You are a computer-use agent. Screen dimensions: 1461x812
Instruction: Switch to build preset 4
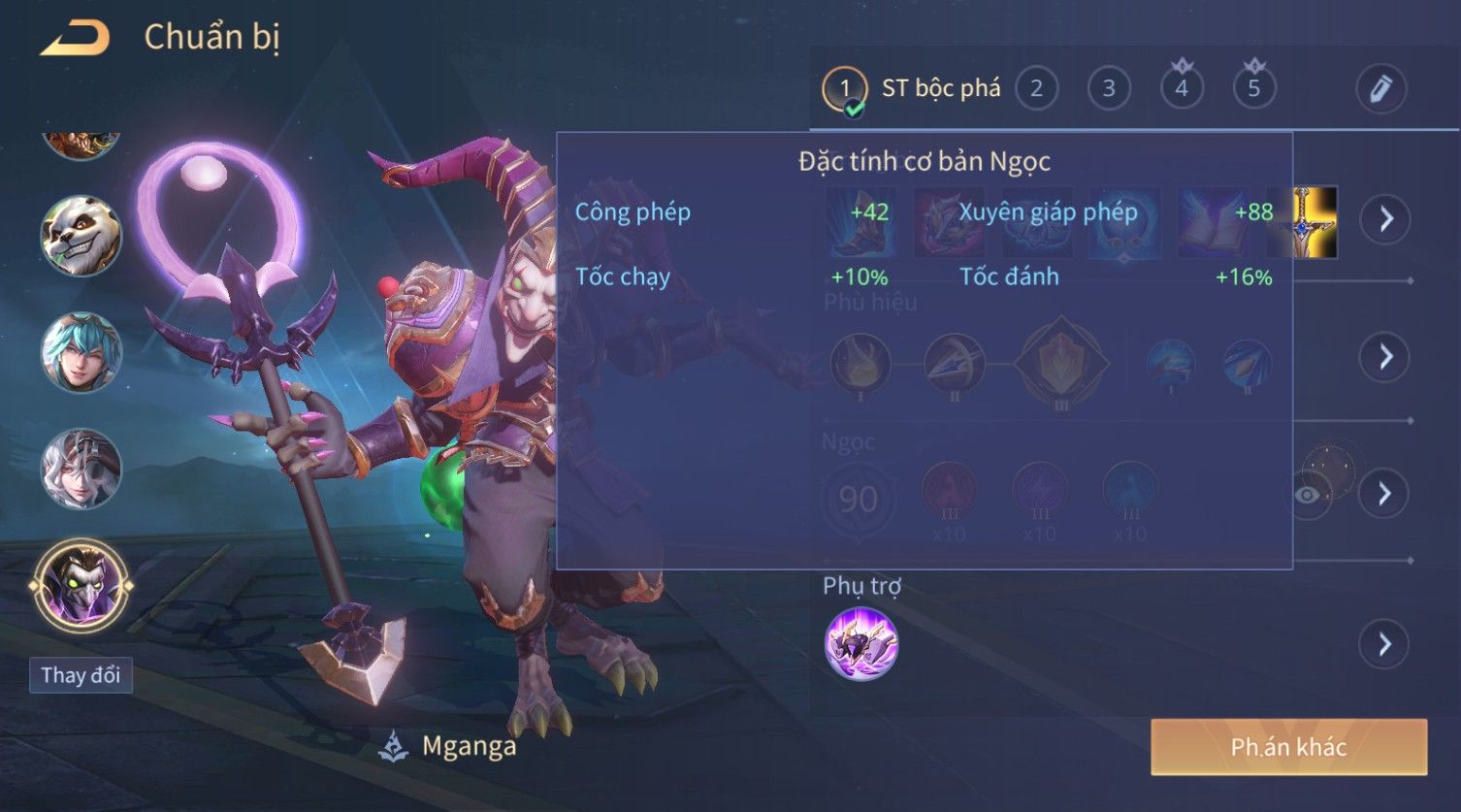(1182, 89)
